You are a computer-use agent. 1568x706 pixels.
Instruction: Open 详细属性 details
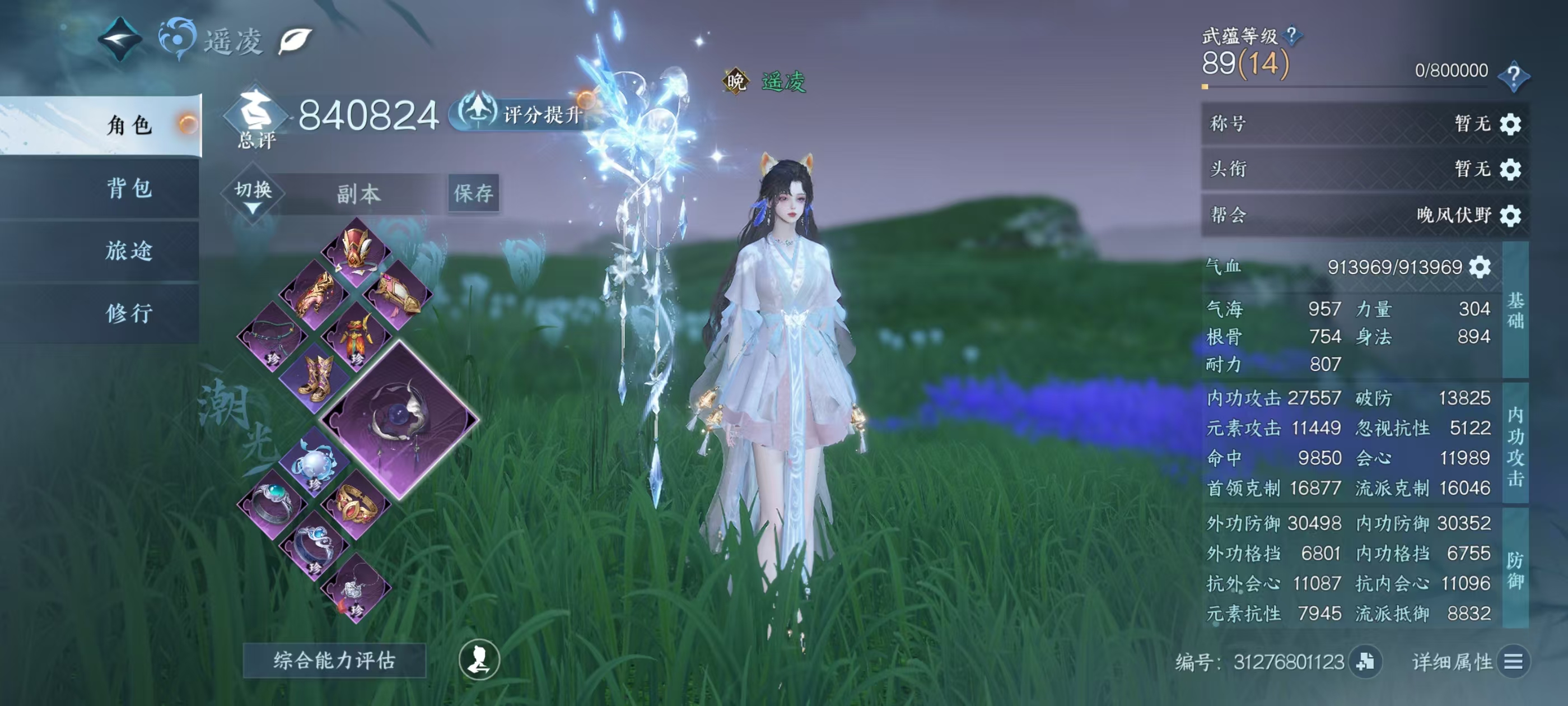click(1513, 662)
